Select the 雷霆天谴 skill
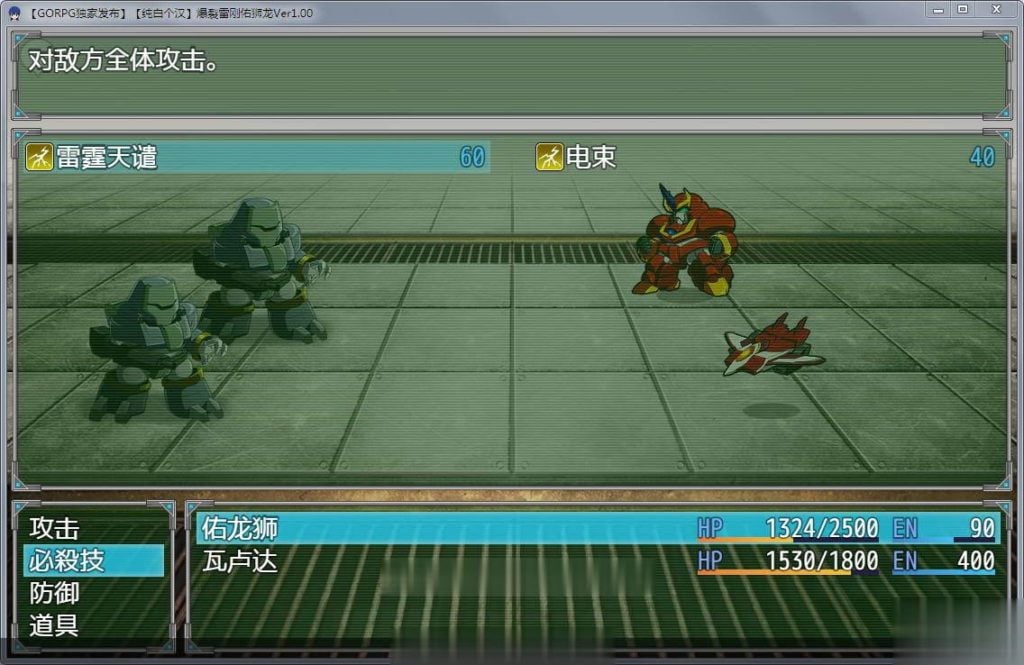The width and height of the screenshot is (1024, 665). tap(258, 157)
